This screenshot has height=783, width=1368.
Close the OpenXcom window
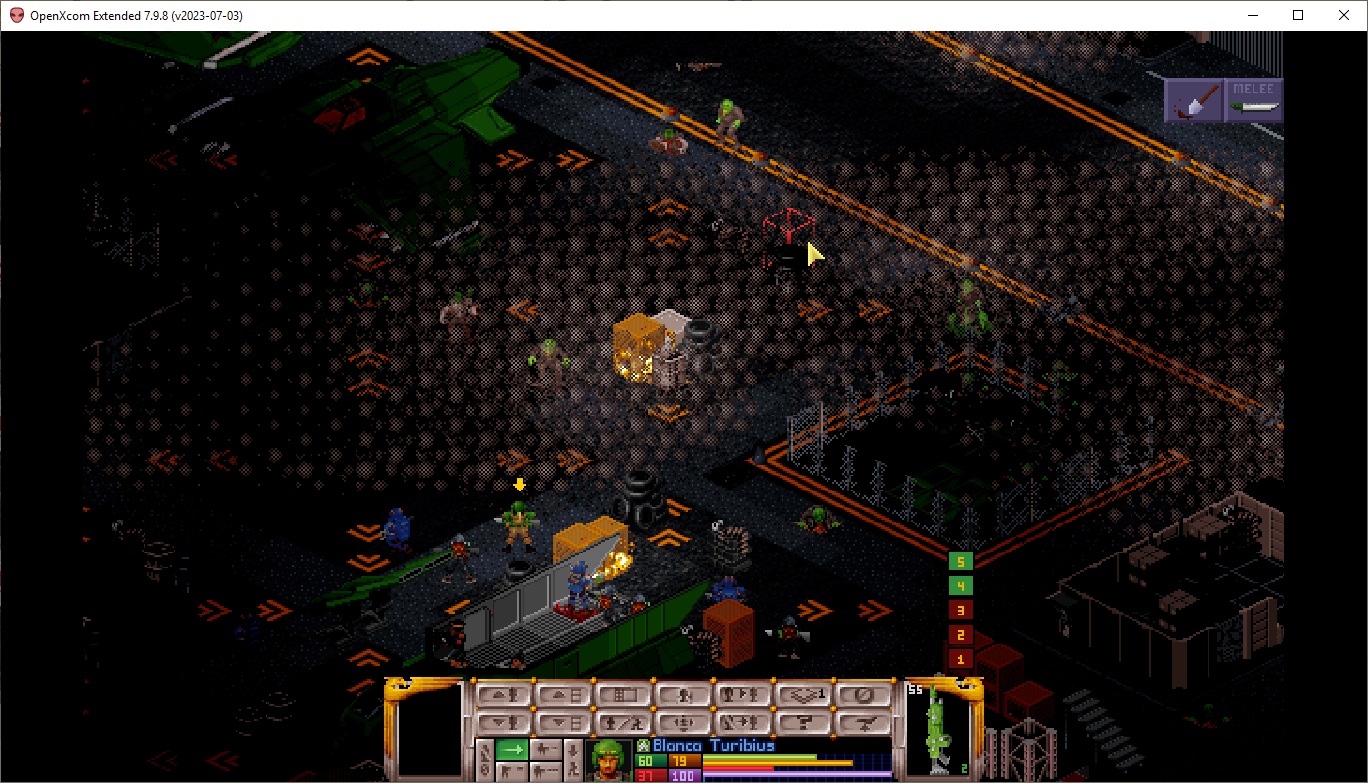1344,15
